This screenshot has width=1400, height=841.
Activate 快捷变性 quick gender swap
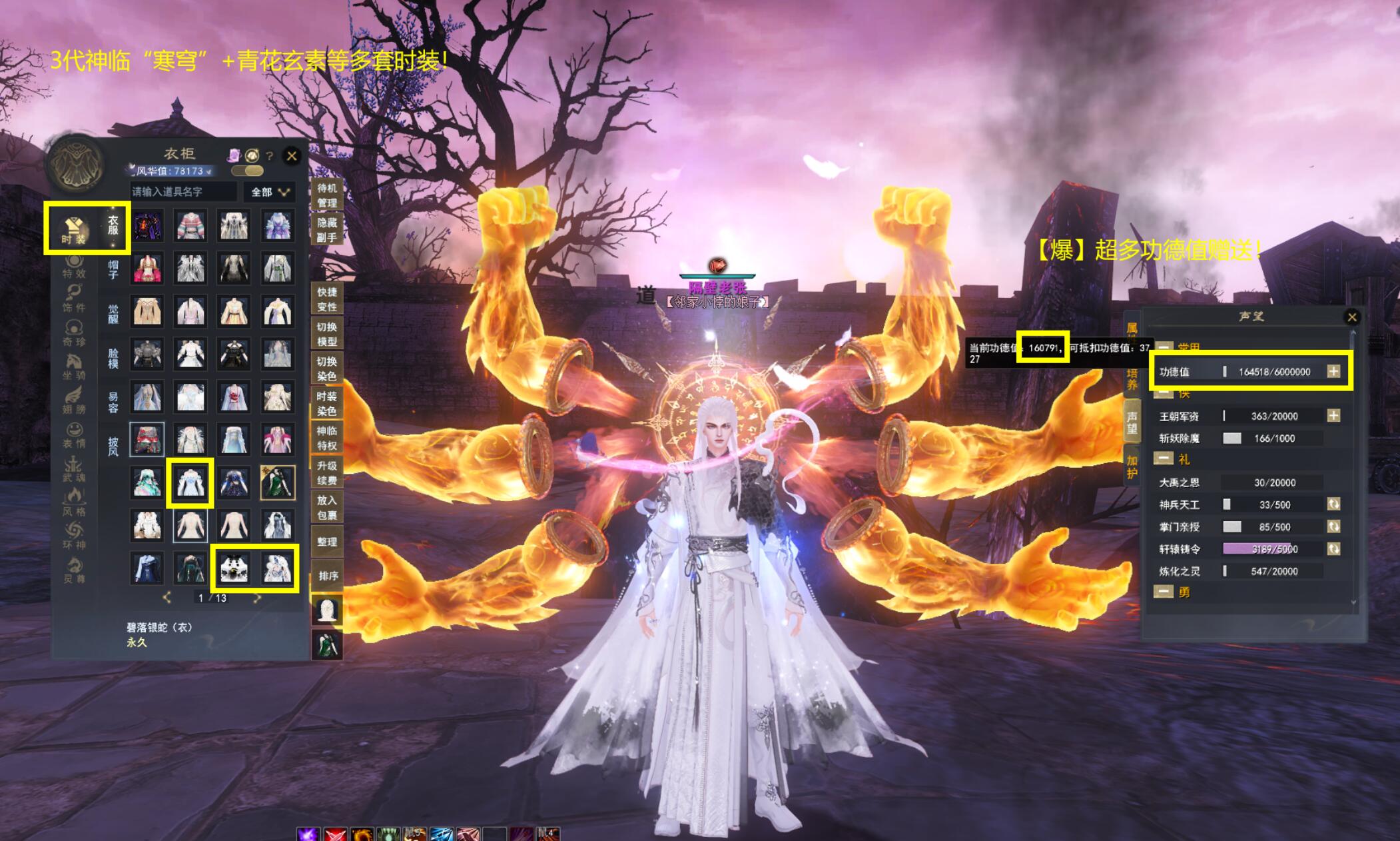point(327,299)
